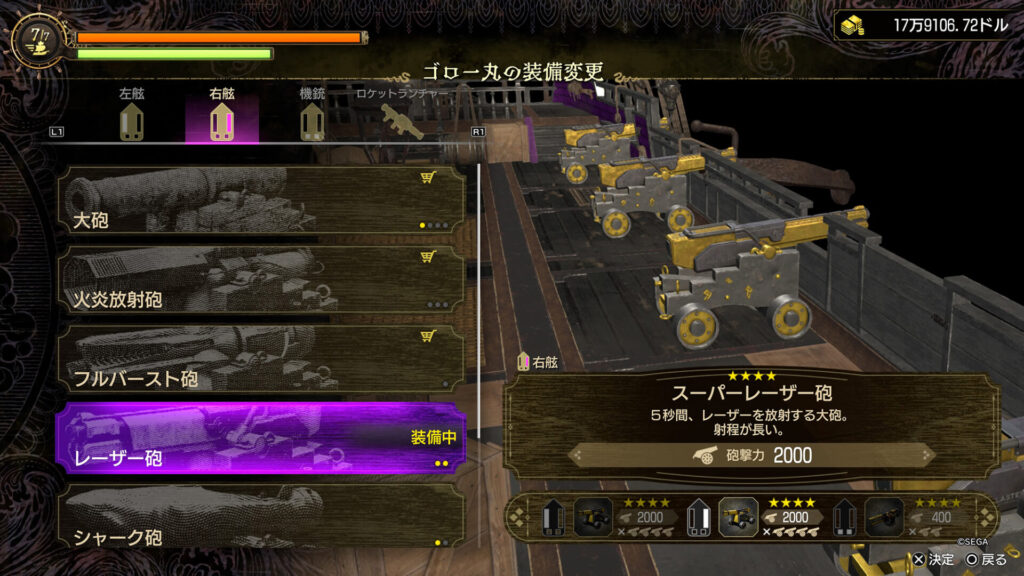Select the 400-power weapon slot in the loadout bar
The image size is (1024, 576).
click(925, 518)
